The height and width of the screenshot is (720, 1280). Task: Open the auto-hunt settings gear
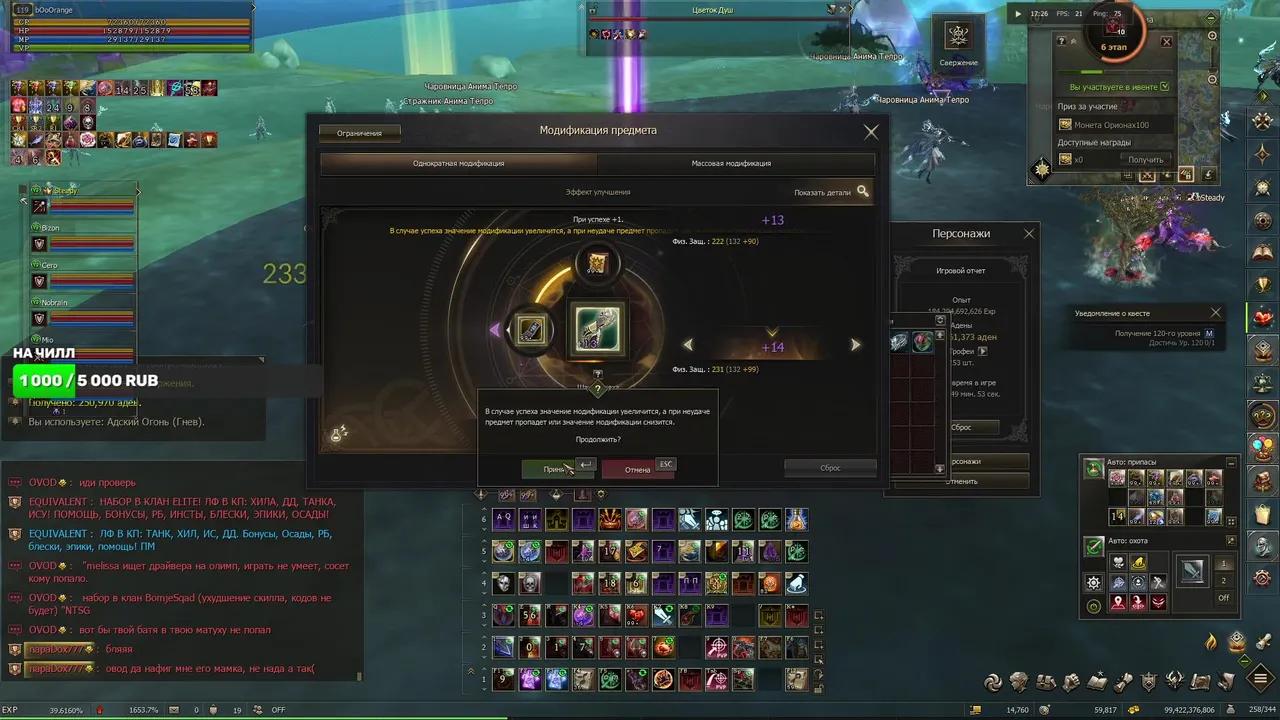(1094, 582)
